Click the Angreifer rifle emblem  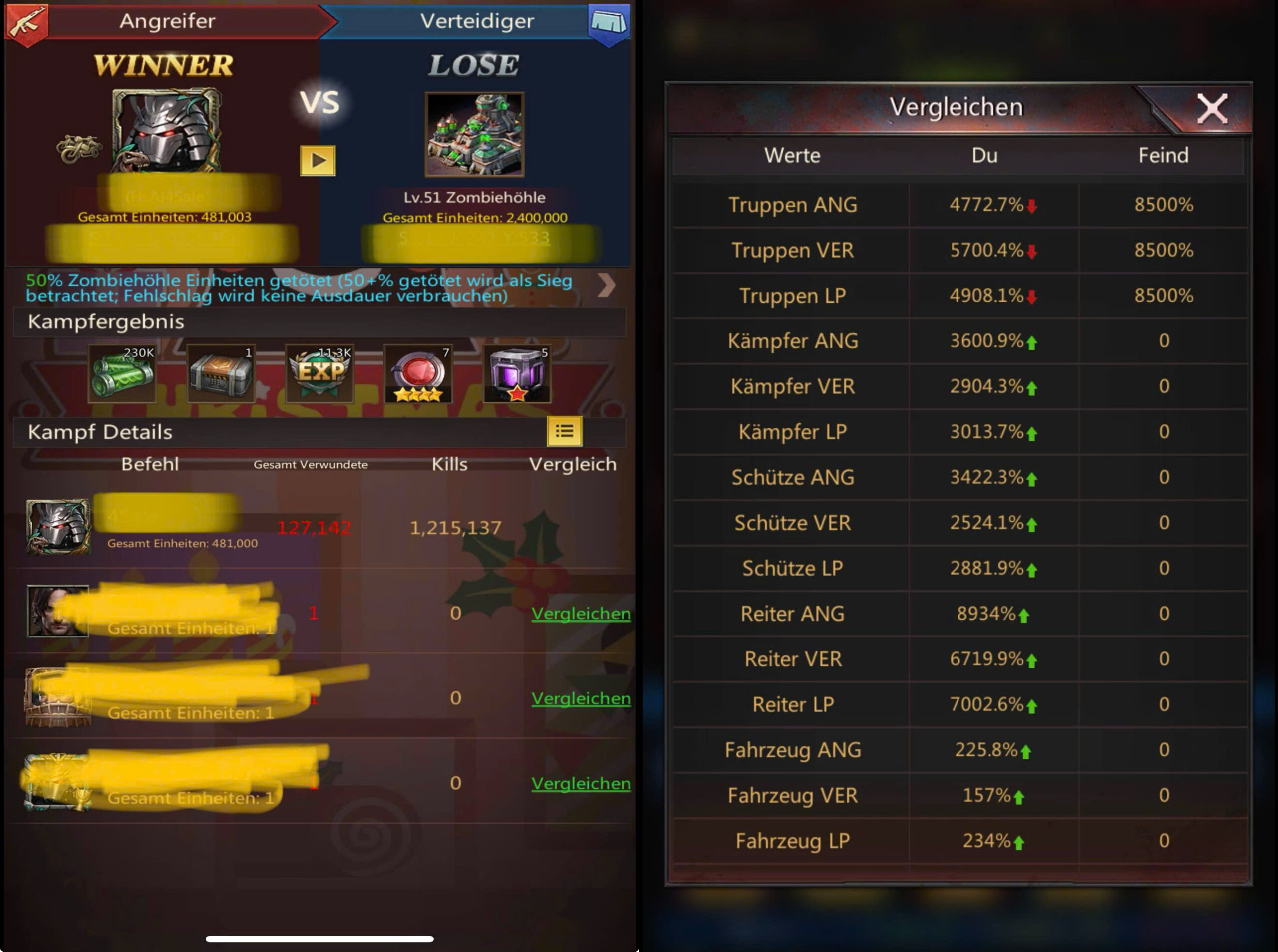point(26,23)
